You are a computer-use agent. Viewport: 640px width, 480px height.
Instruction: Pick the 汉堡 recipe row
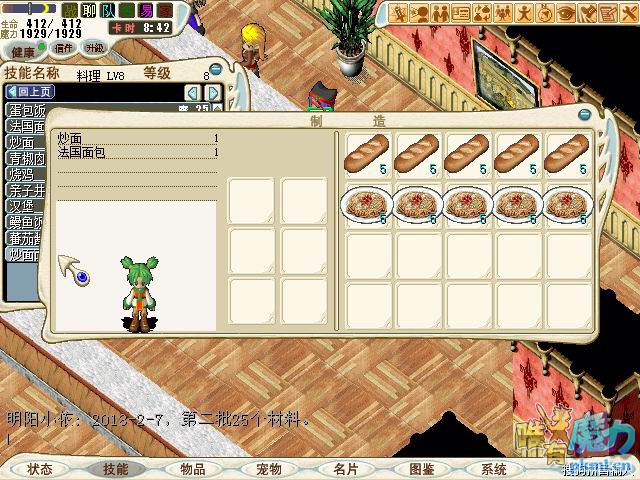tap(22, 206)
